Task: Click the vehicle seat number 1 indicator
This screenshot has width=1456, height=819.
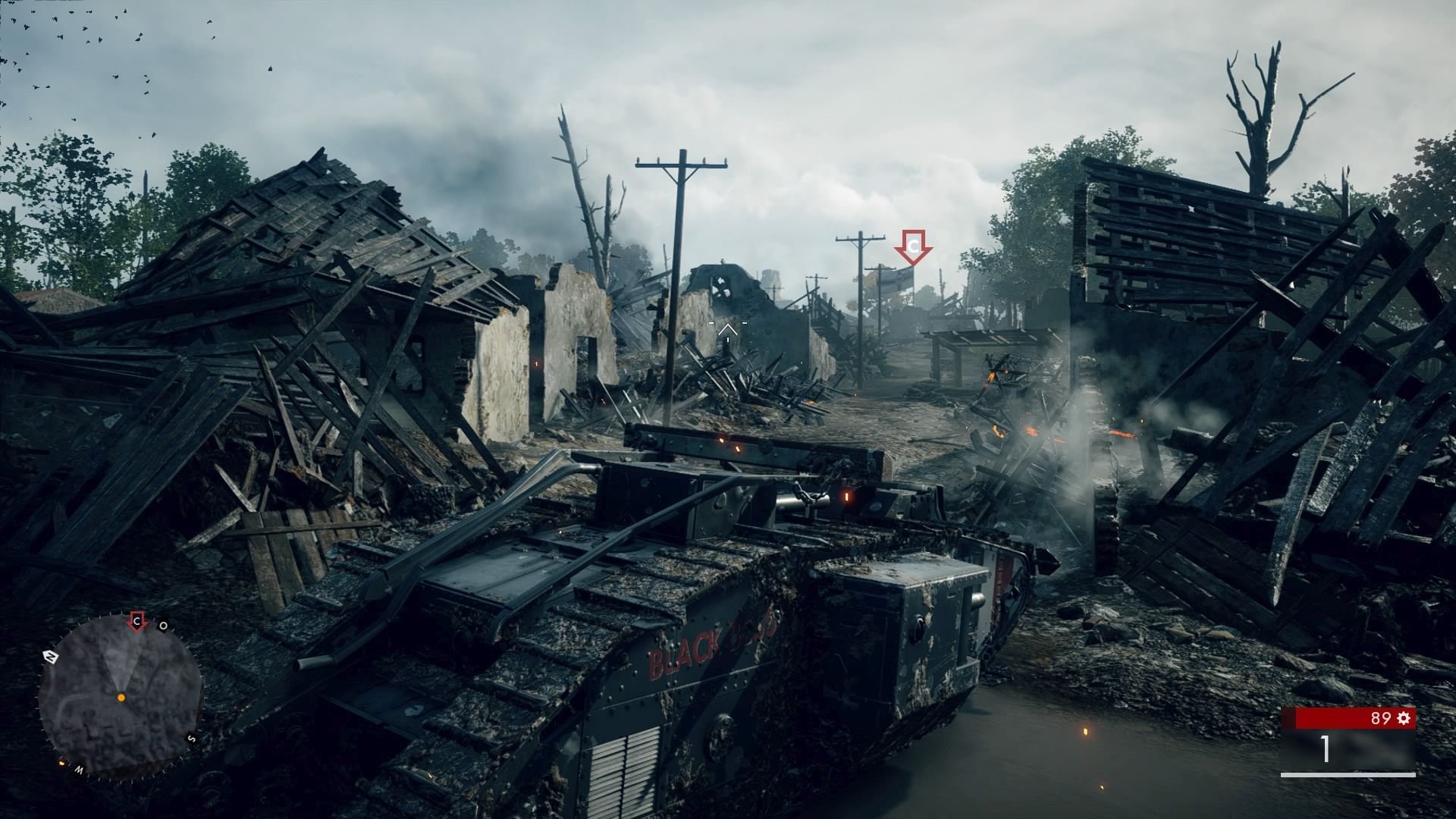Action: click(1325, 750)
